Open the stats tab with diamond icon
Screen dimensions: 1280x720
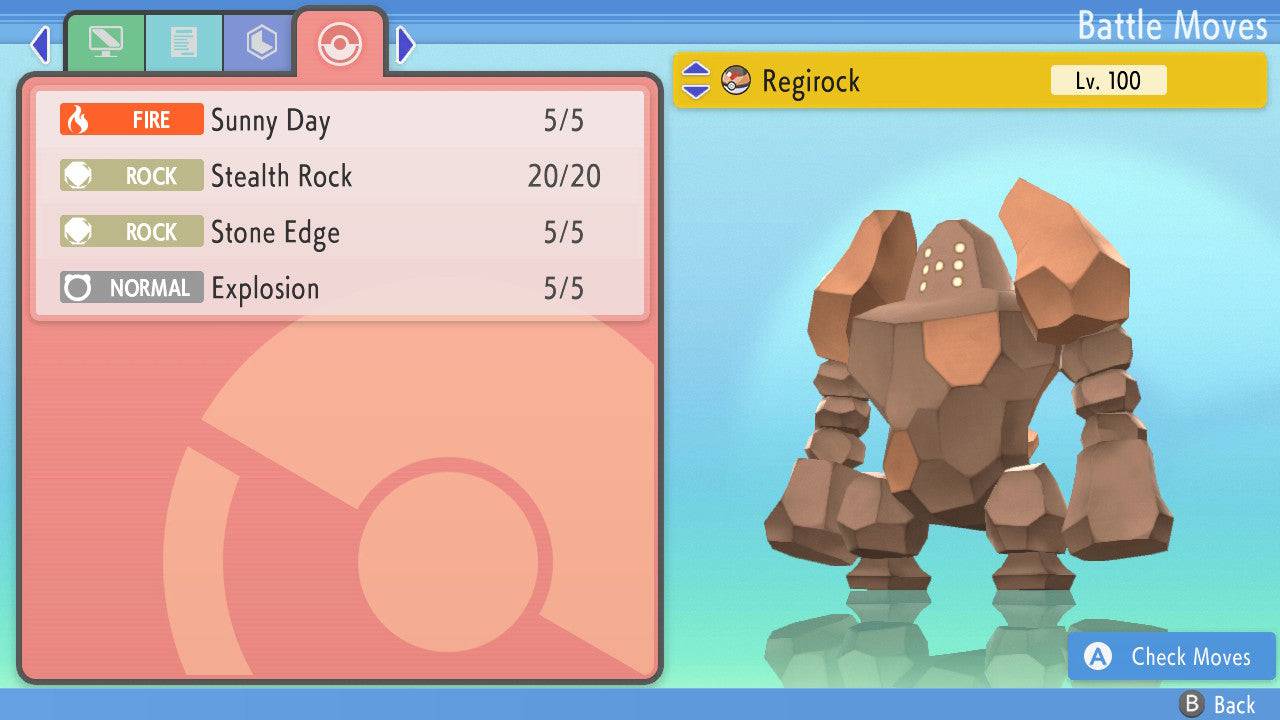[x=259, y=42]
